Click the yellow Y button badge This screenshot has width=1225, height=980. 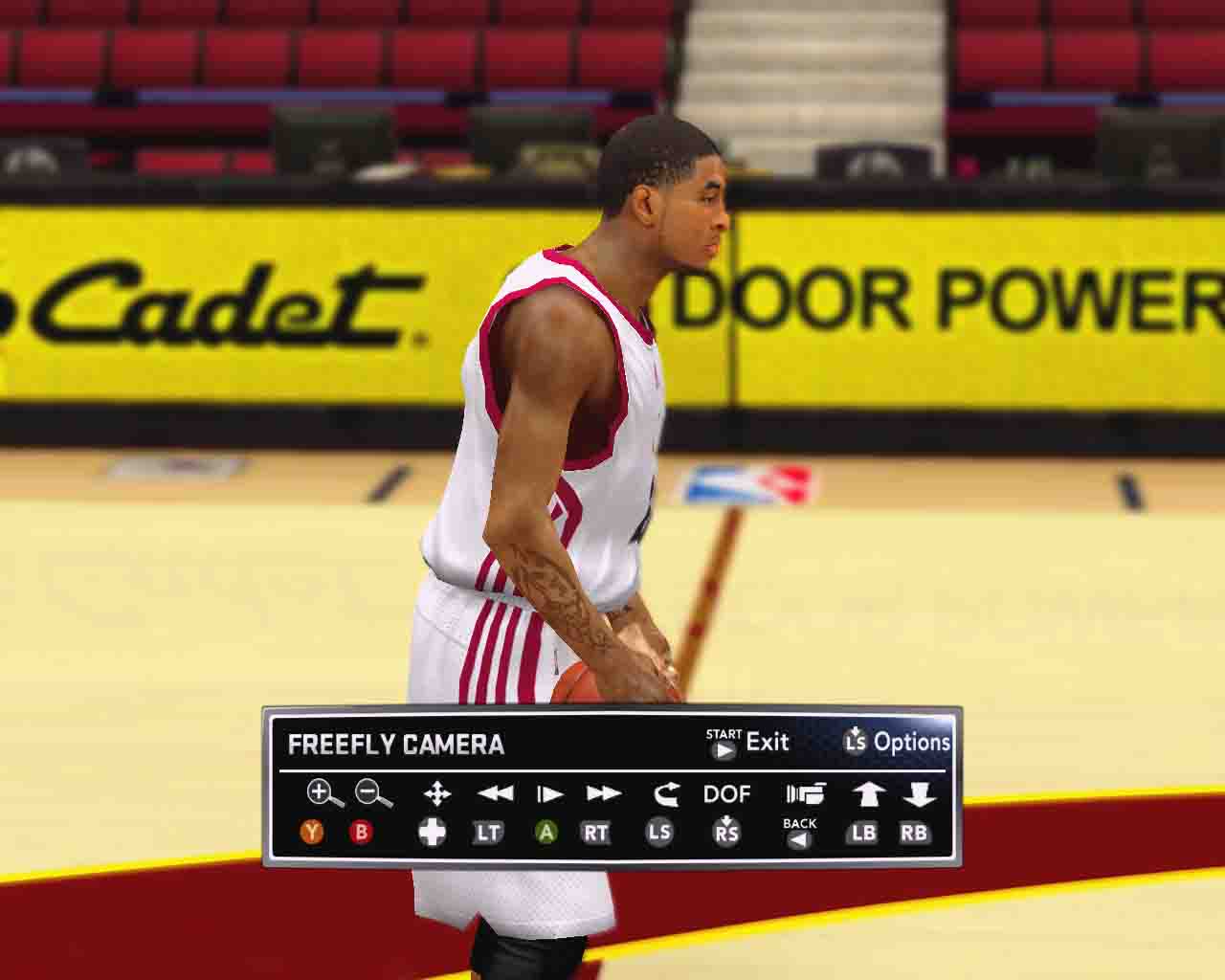(x=311, y=833)
